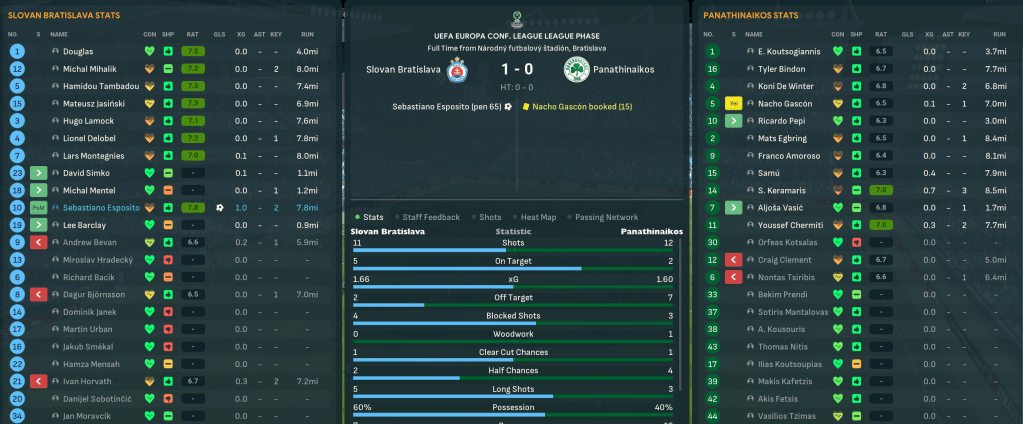1023x424 pixels.
Task: Show the Heat Map tab
Action: click(x=536, y=217)
